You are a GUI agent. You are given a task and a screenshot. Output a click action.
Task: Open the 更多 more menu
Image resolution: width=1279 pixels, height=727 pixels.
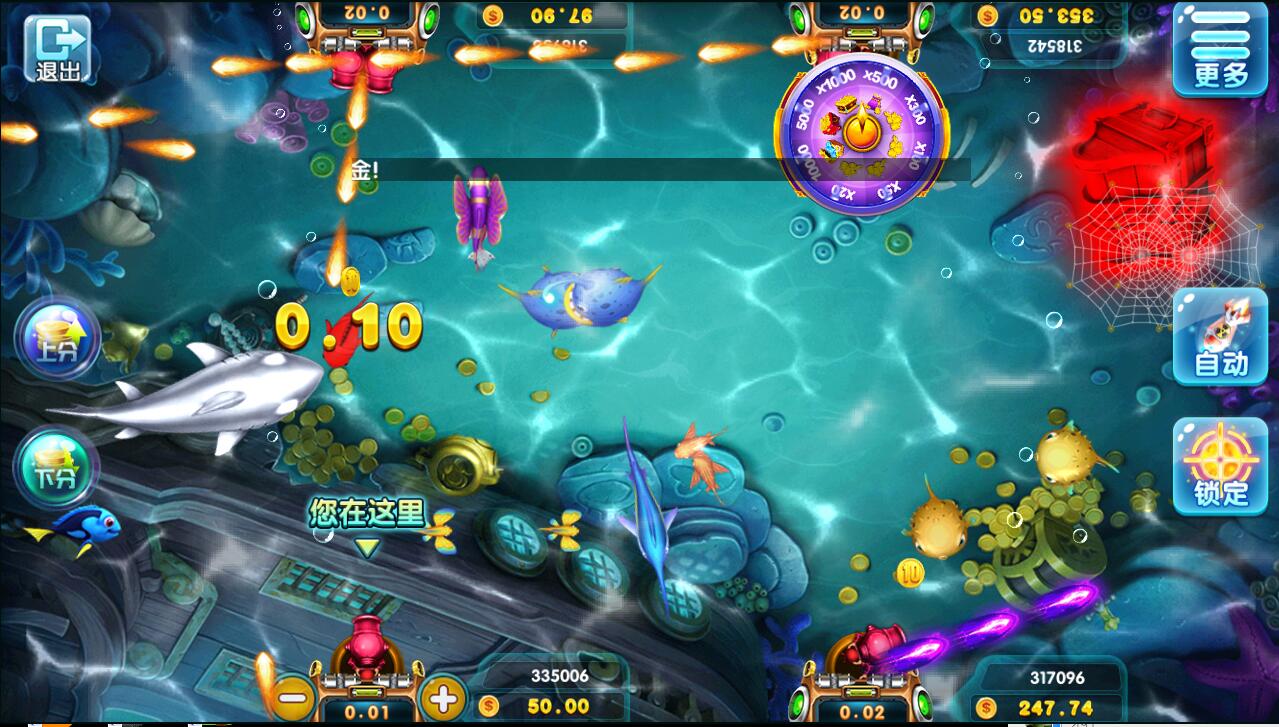(x=1221, y=52)
